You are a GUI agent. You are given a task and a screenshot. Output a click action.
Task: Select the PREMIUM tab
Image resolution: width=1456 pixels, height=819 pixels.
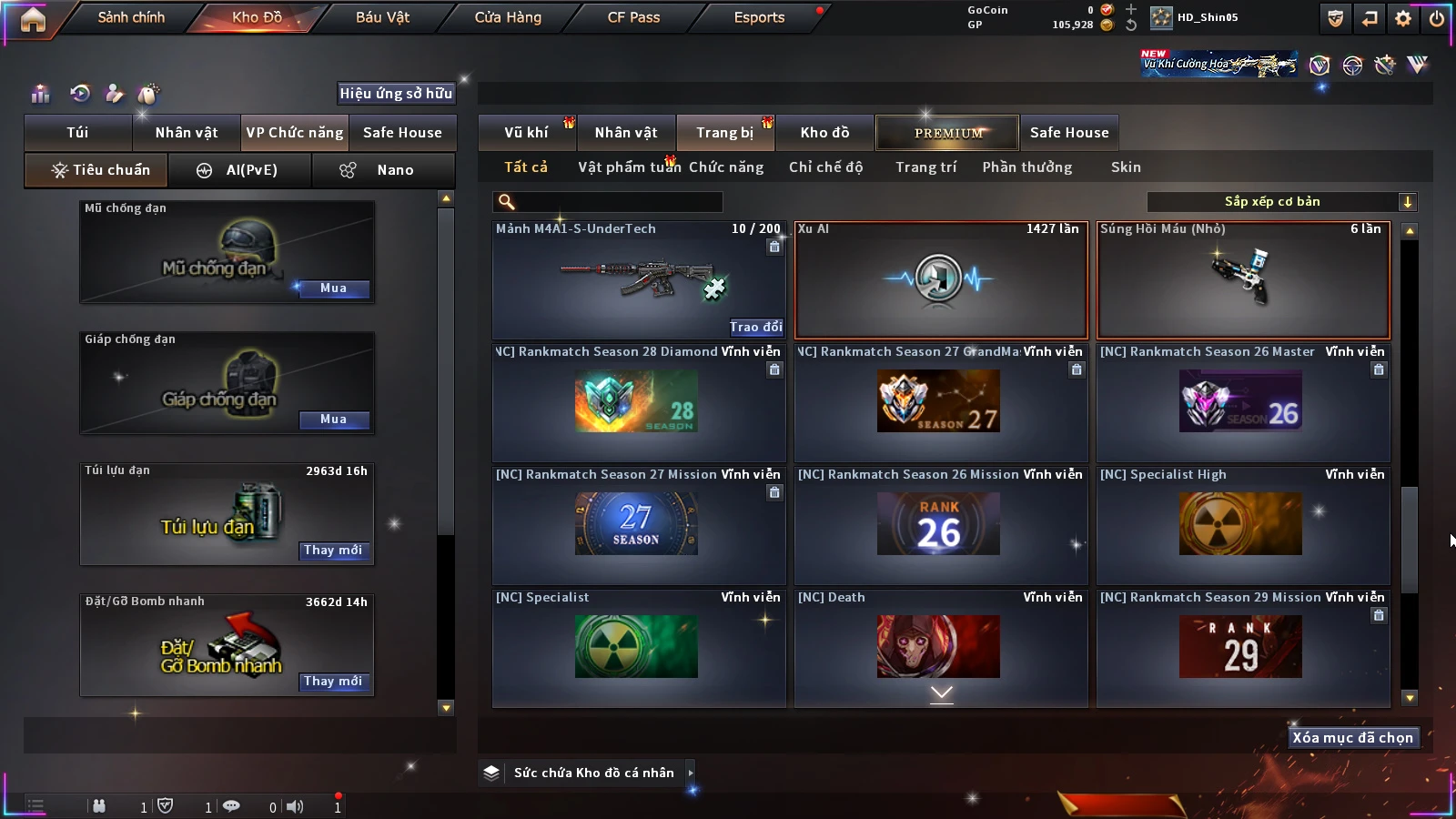[947, 133]
